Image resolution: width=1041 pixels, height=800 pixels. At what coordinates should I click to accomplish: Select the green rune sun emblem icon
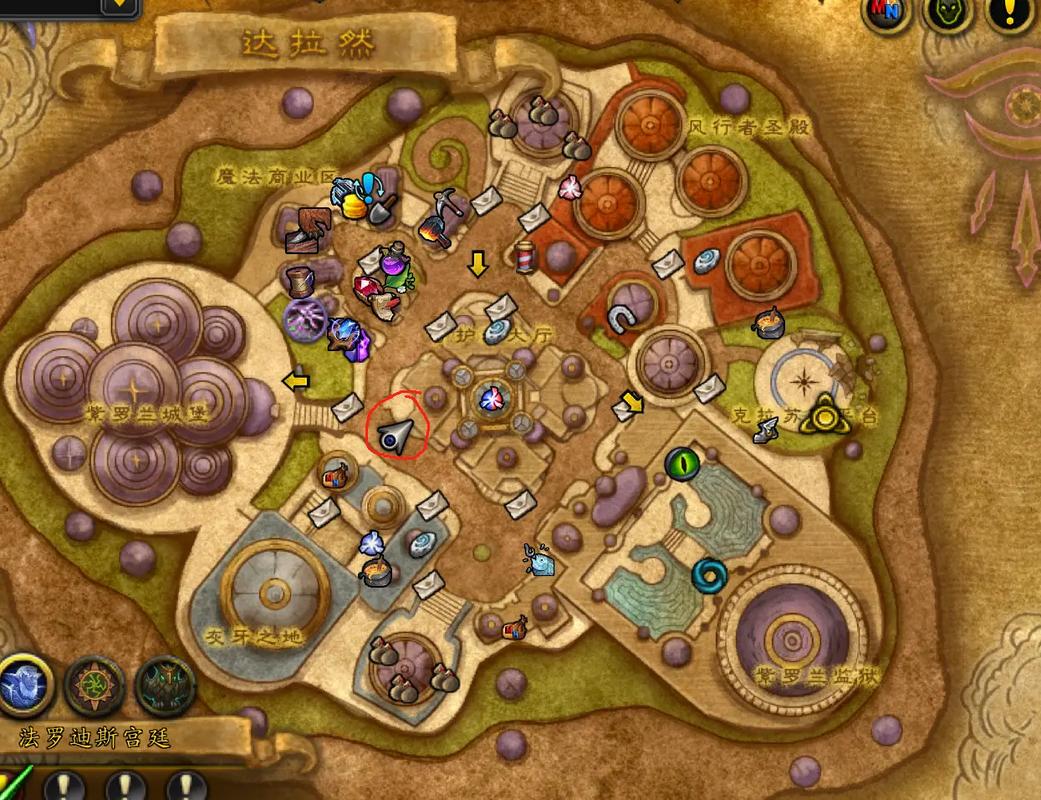click(95, 686)
